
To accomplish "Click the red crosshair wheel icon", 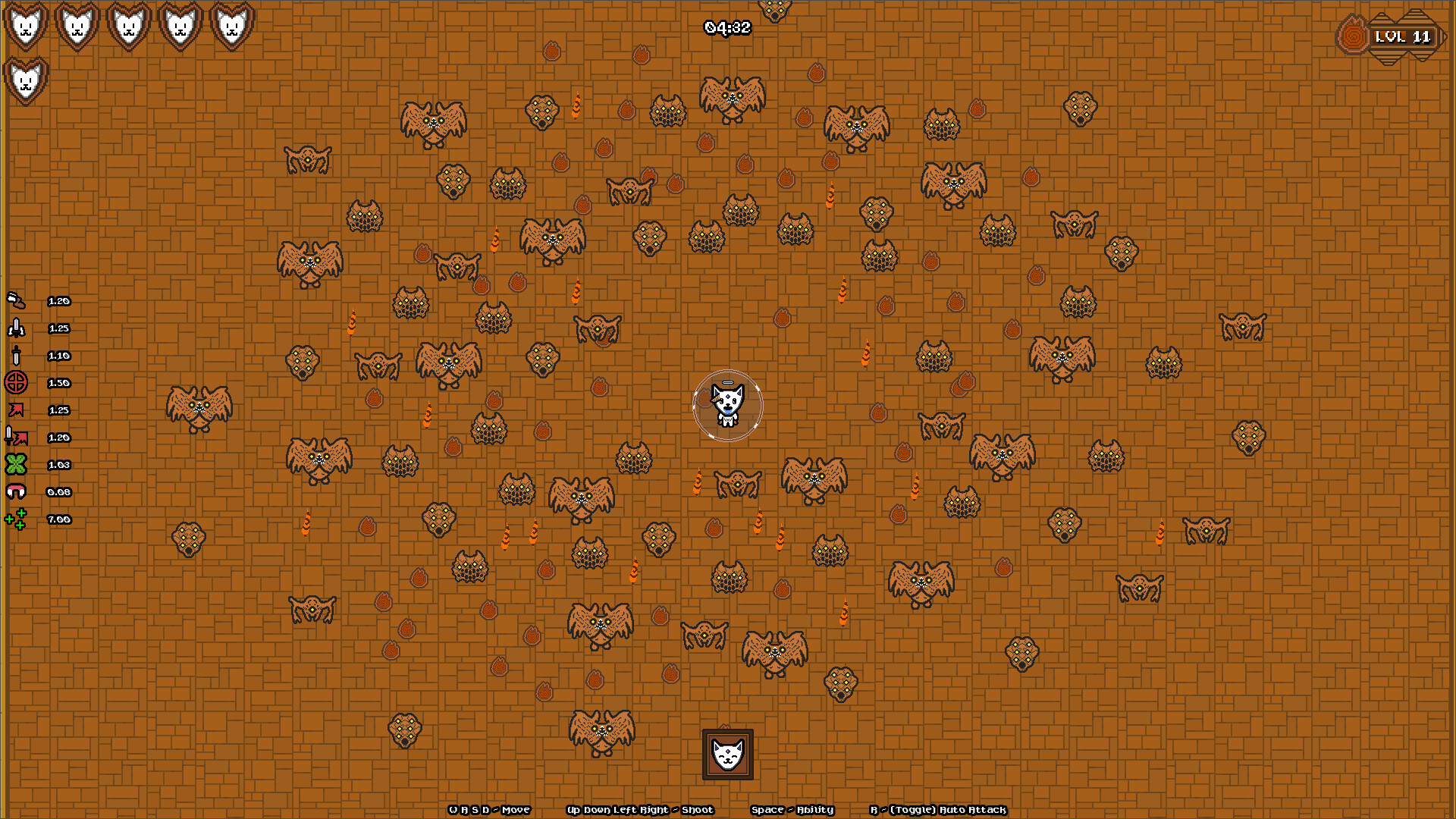I will coord(17,383).
